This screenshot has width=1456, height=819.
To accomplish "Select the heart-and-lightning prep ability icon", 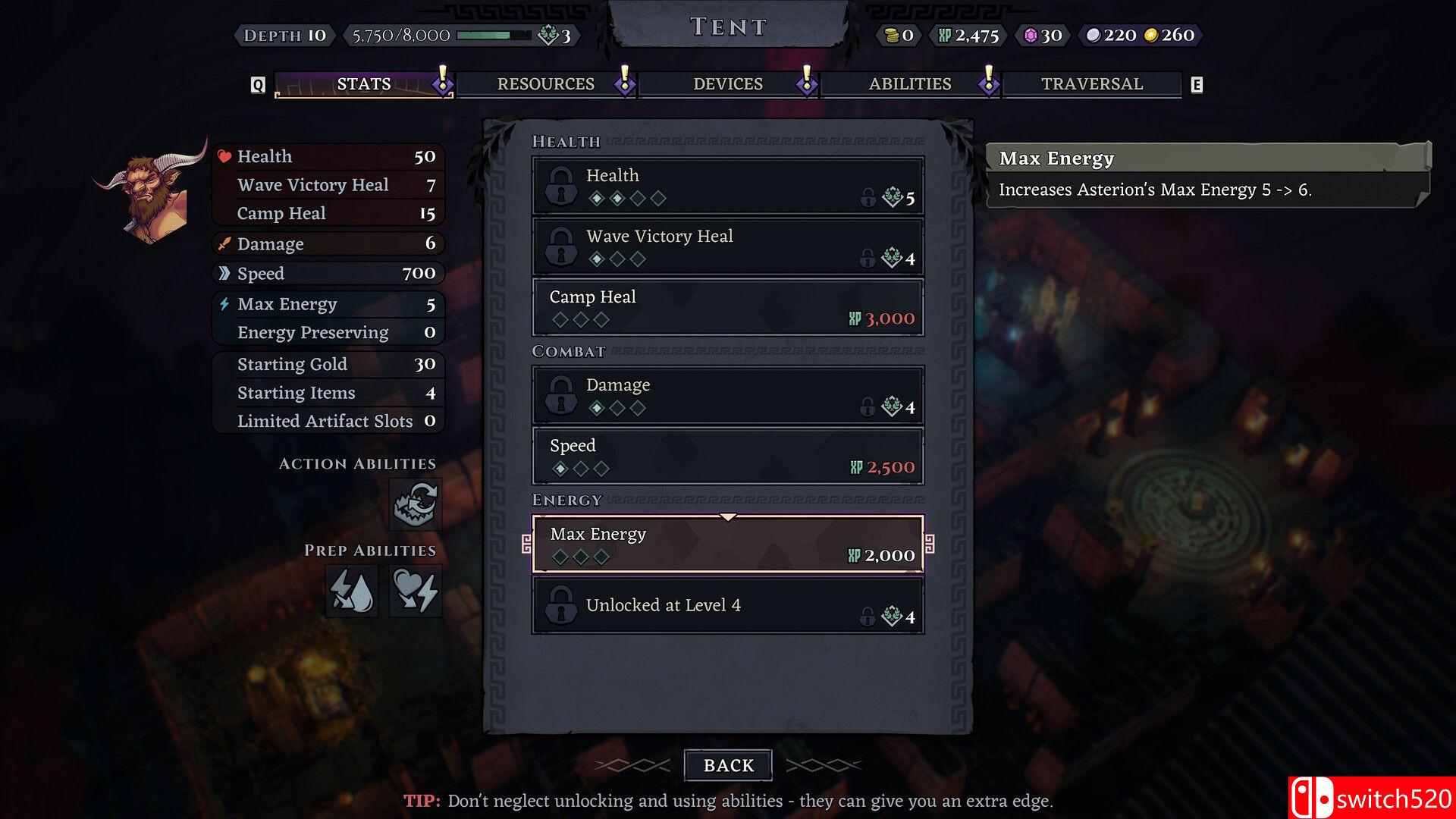I will pos(416,591).
